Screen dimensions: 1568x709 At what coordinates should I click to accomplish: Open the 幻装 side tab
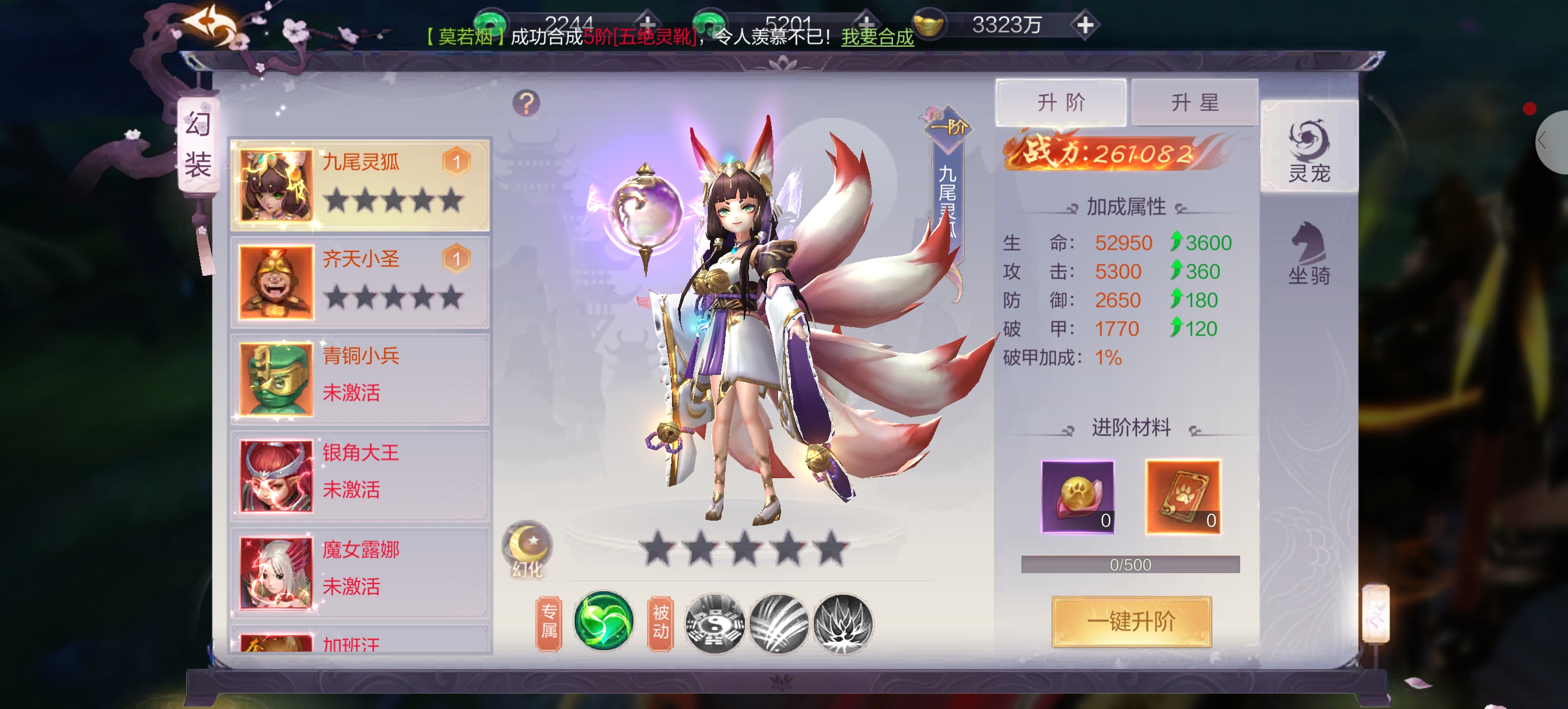(198, 145)
